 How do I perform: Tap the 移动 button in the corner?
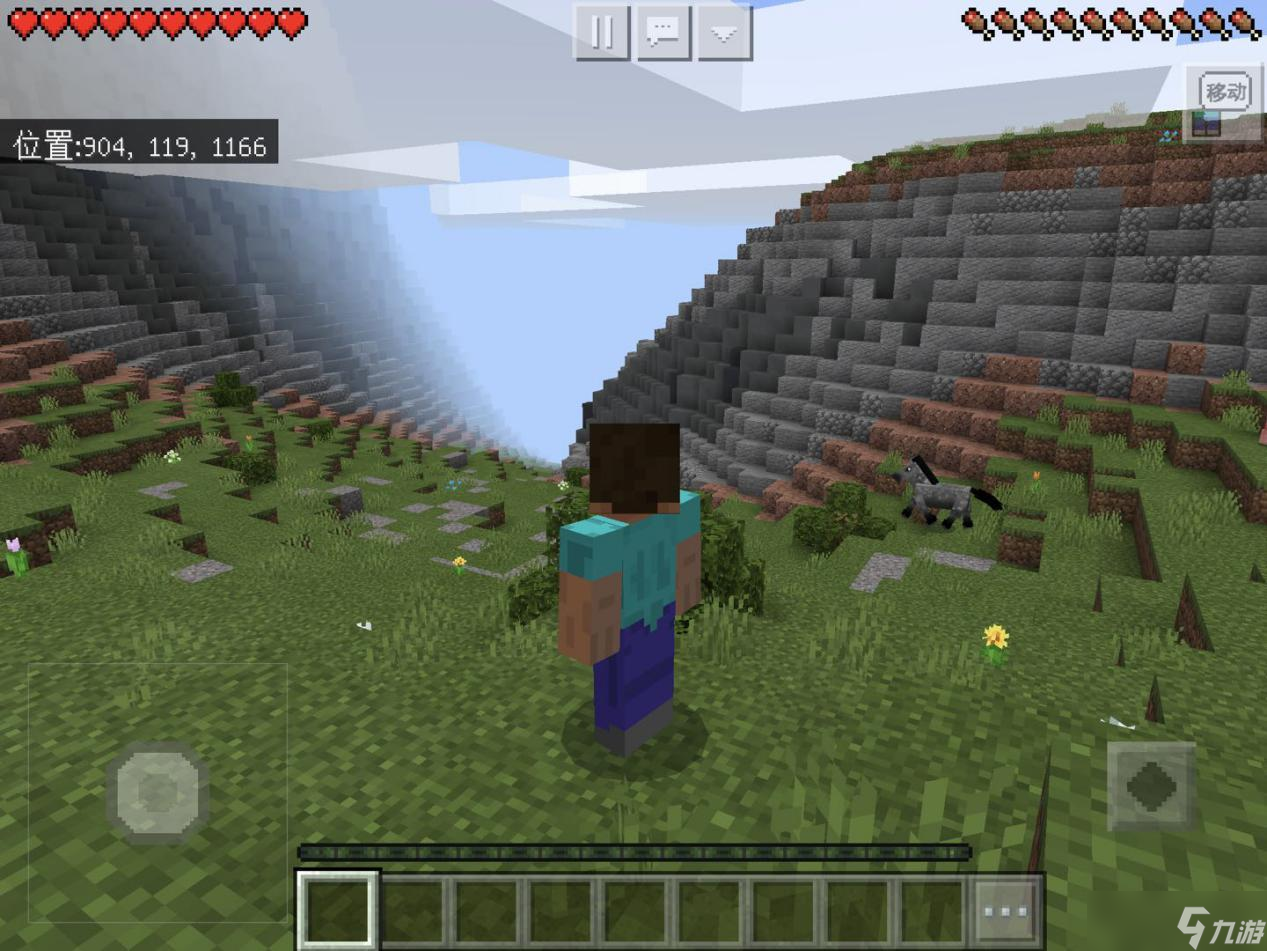pos(1225,92)
